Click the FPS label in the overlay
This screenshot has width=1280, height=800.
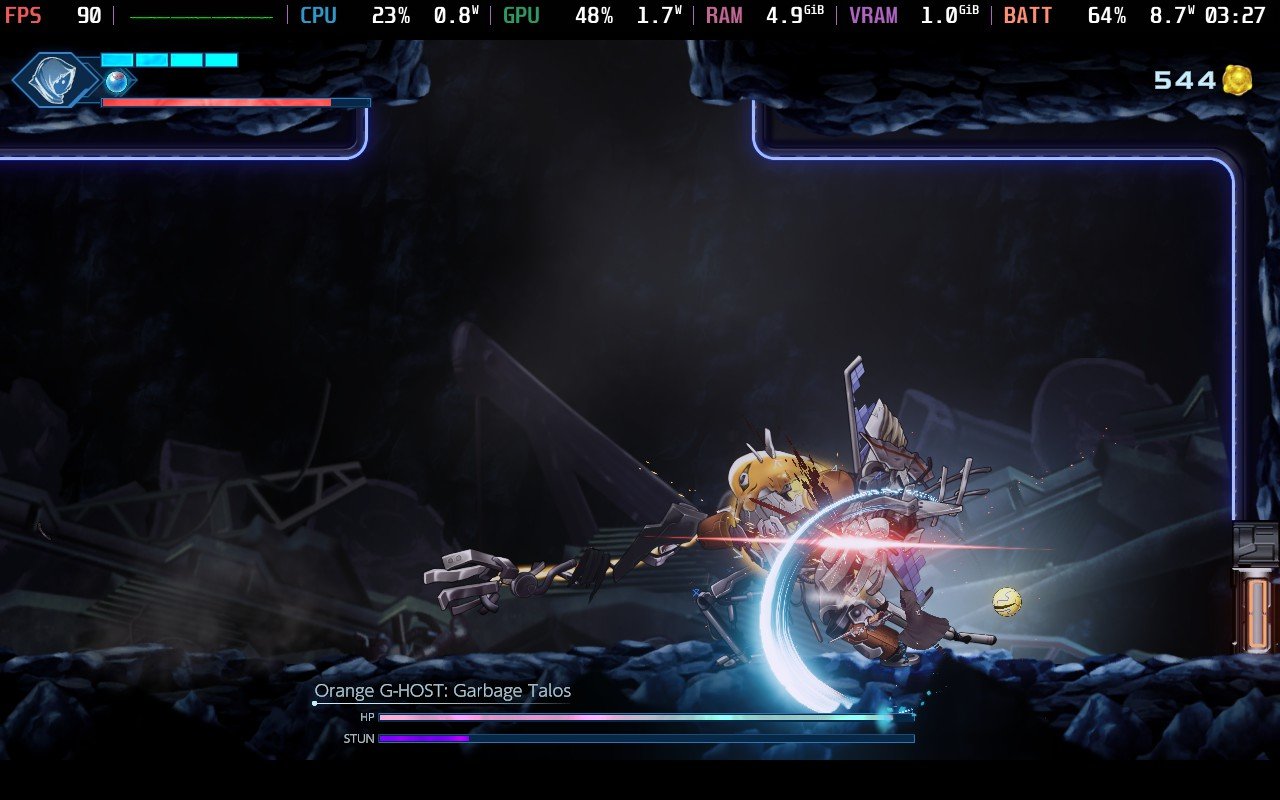tap(25, 15)
